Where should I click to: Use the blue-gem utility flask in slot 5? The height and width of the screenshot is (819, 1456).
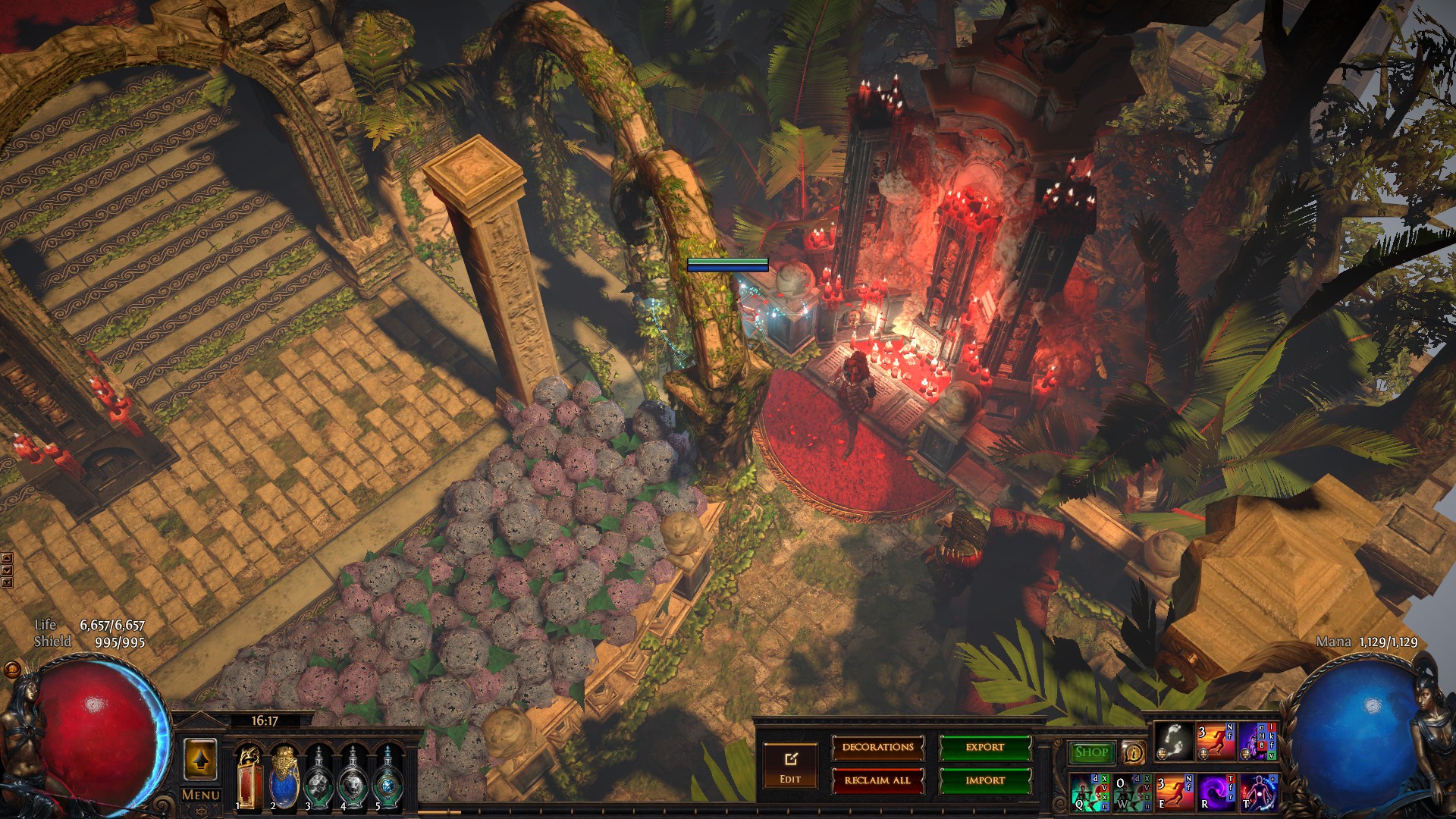(388, 777)
